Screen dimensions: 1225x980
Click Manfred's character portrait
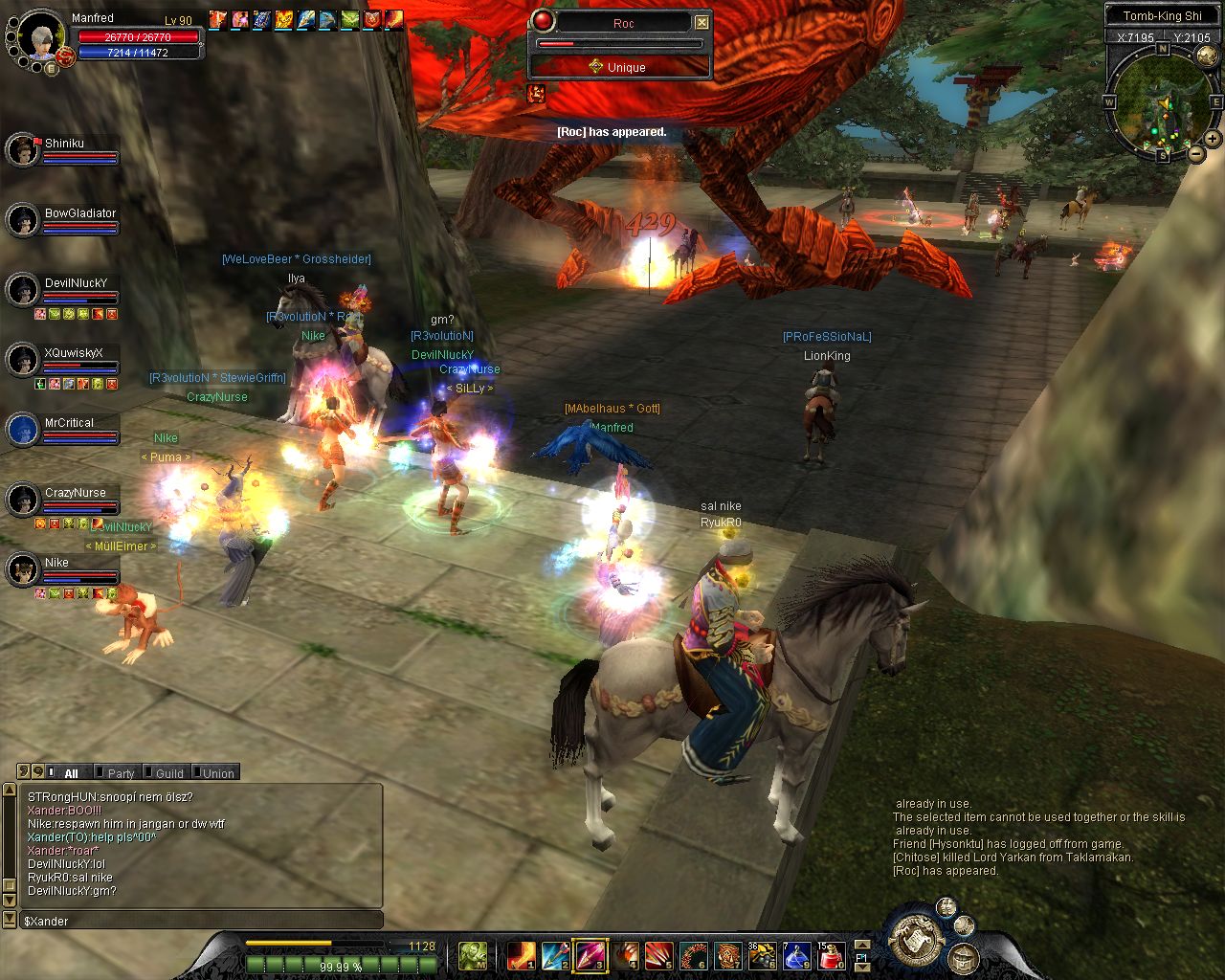[x=42, y=36]
